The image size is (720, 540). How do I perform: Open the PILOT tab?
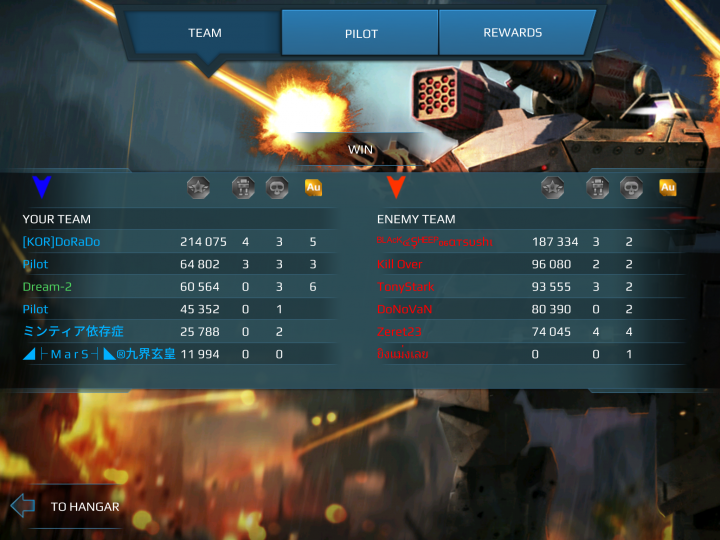tap(361, 33)
